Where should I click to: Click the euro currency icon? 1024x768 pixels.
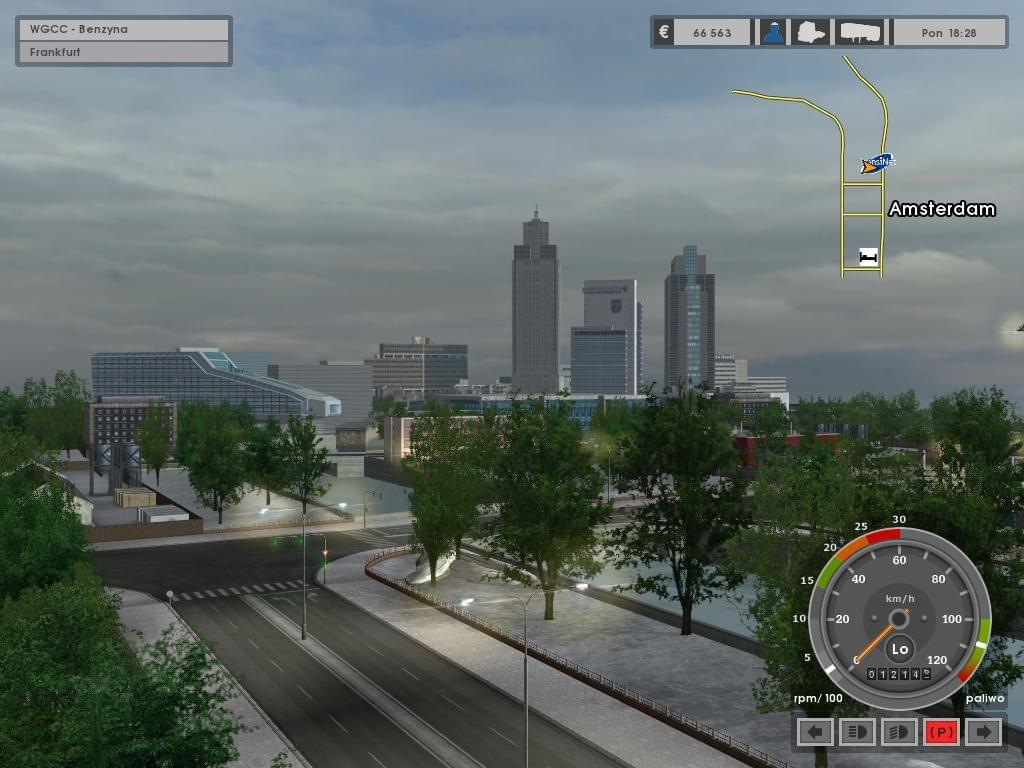click(663, 32)
